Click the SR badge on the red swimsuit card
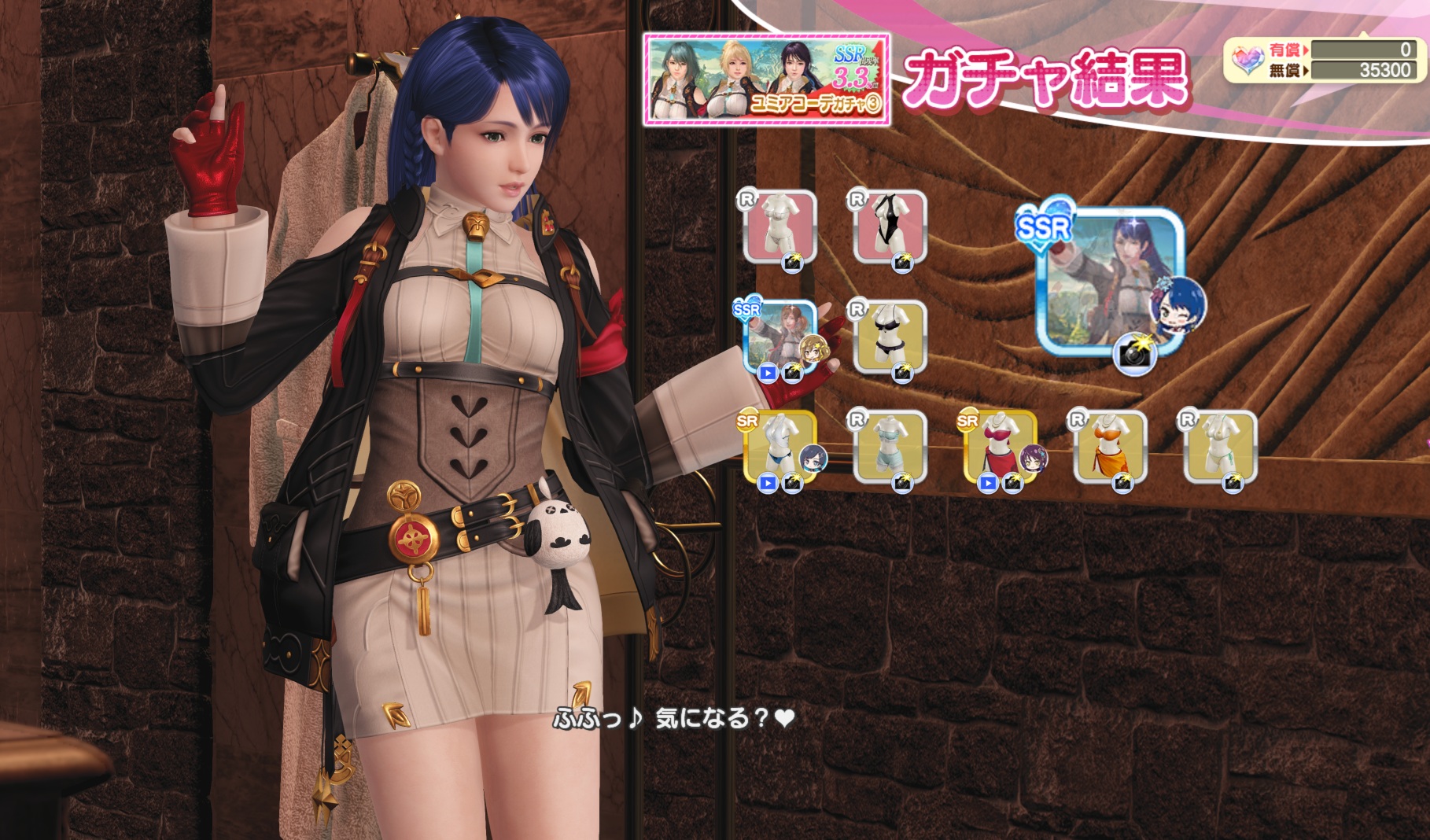The width and height of the screenshot is (1430, 840). [966, 419]
